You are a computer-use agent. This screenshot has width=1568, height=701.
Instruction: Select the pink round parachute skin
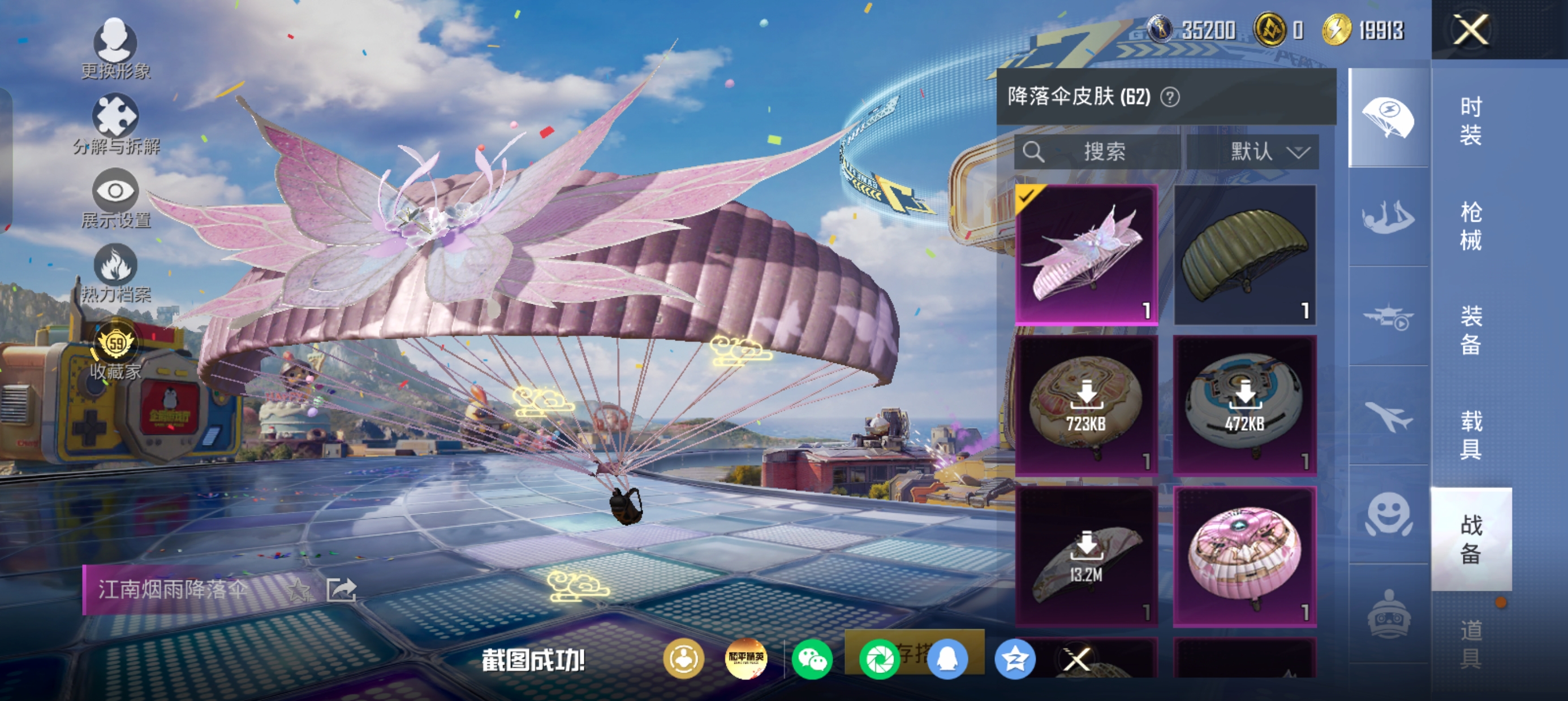coord(1245,556)
